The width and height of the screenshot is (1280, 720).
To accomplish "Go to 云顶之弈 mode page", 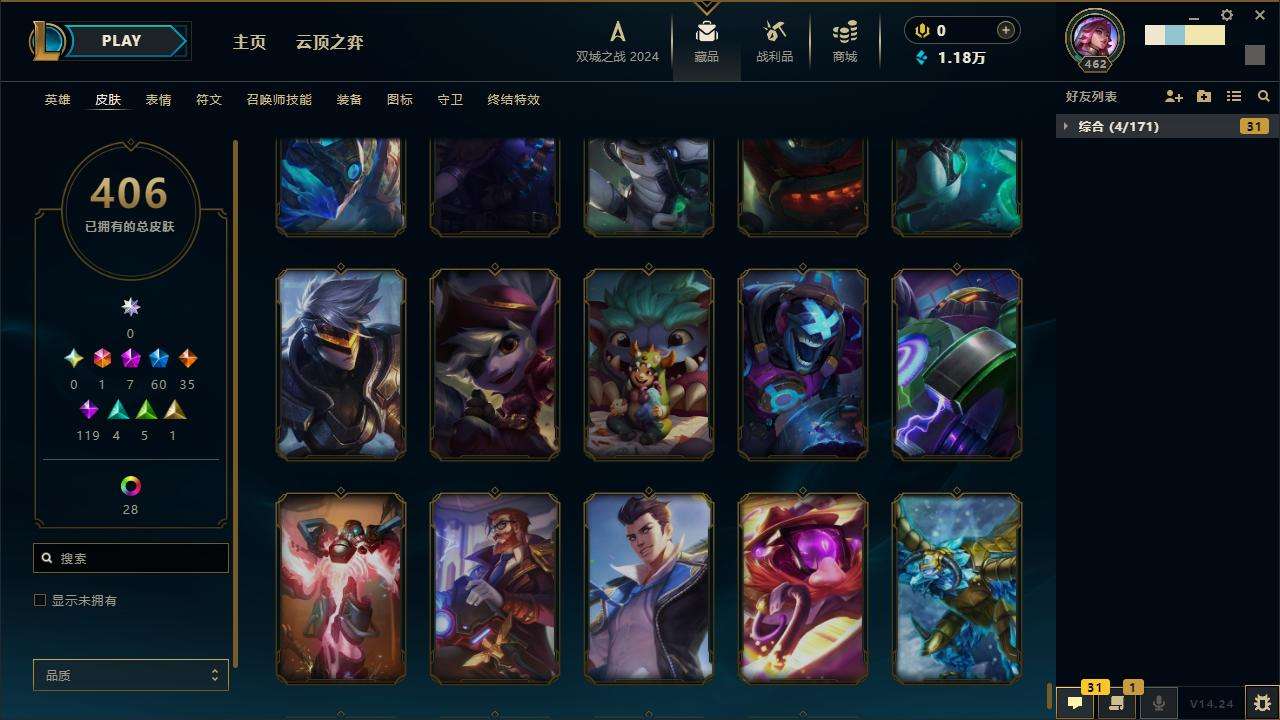I will (x=329, y=42).
